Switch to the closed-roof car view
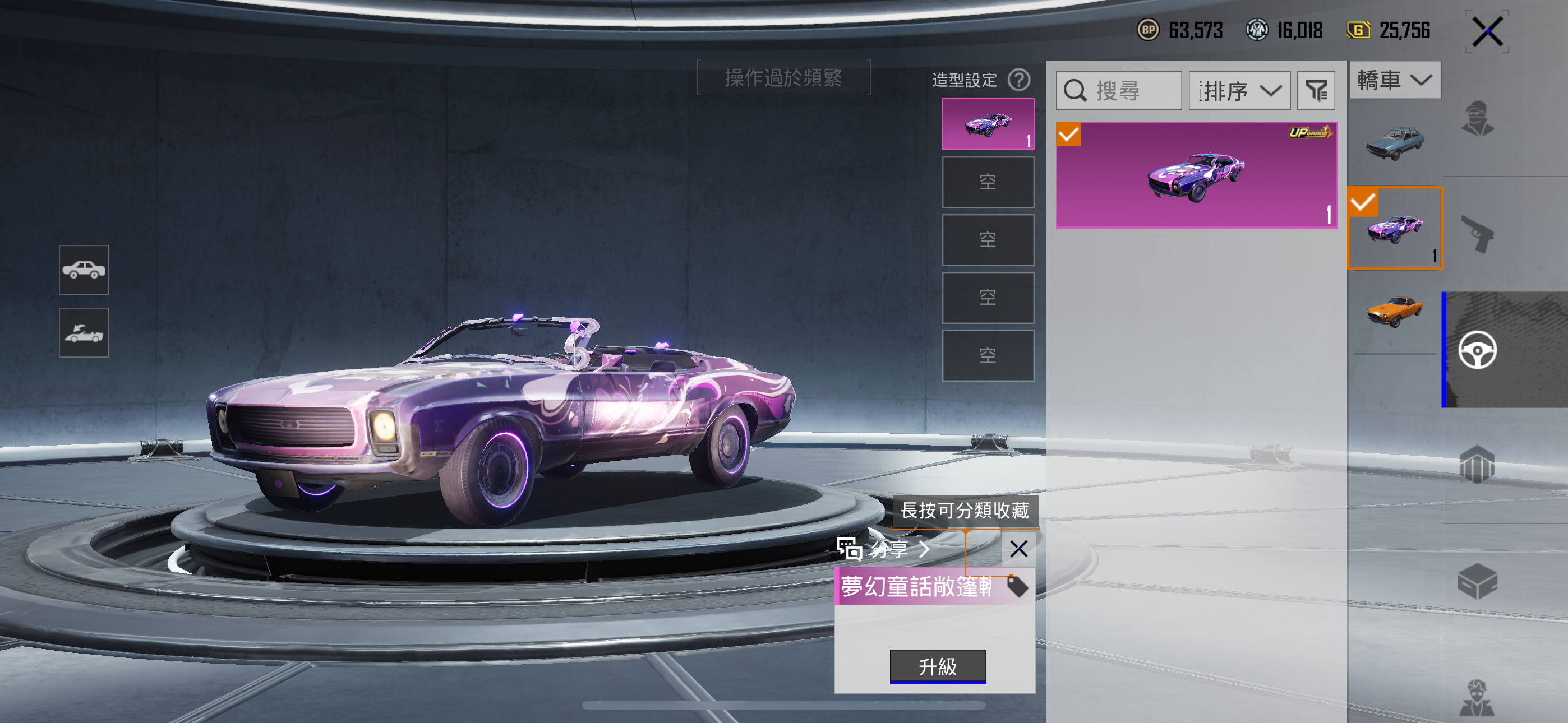This screenshot has height=723, width=1568. point(84,270)
